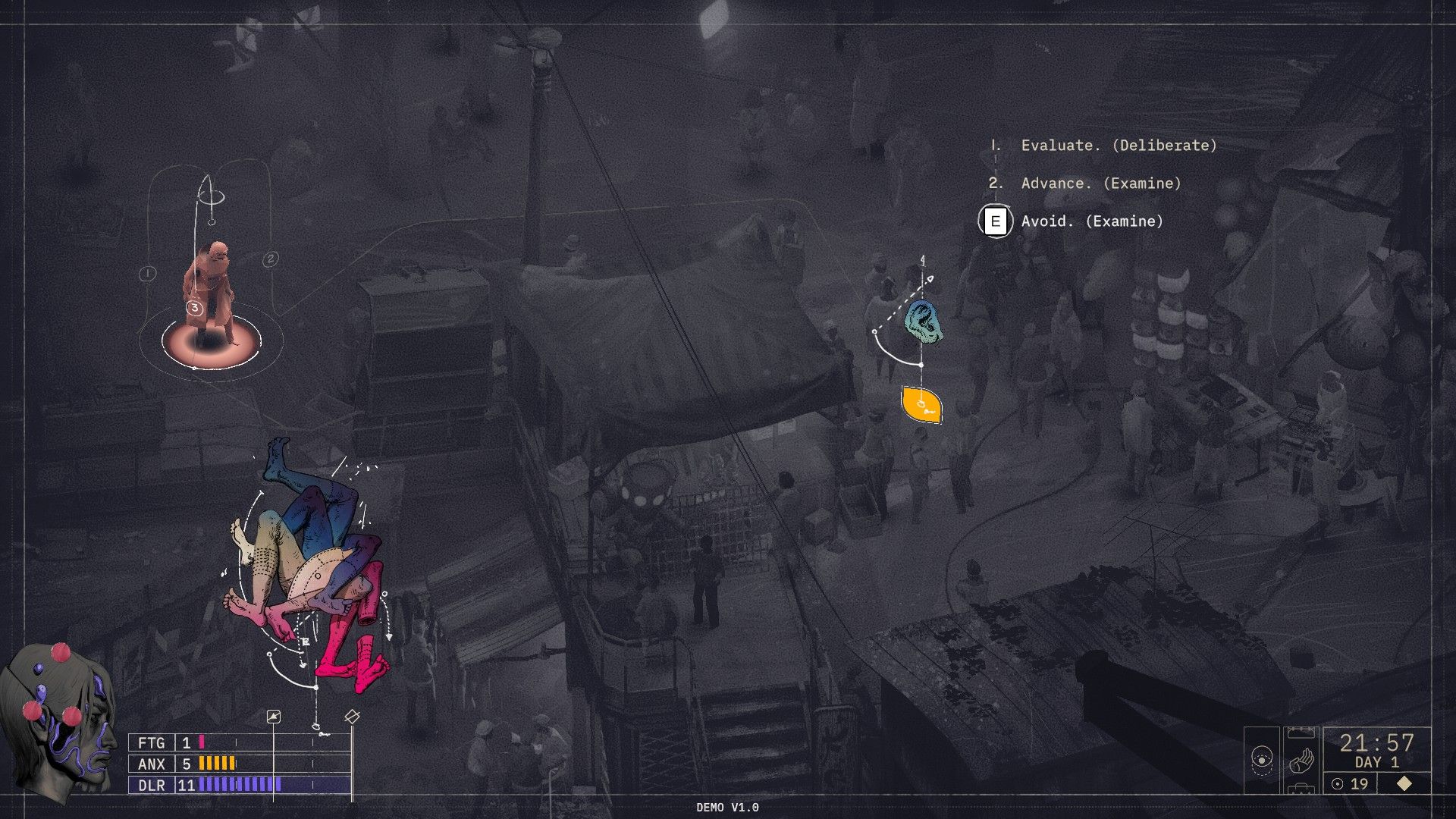Screen dimensions: 1456x819
Task: Open the briefcase inventory icon in the status bar
Action: (x=1301, y=787)
